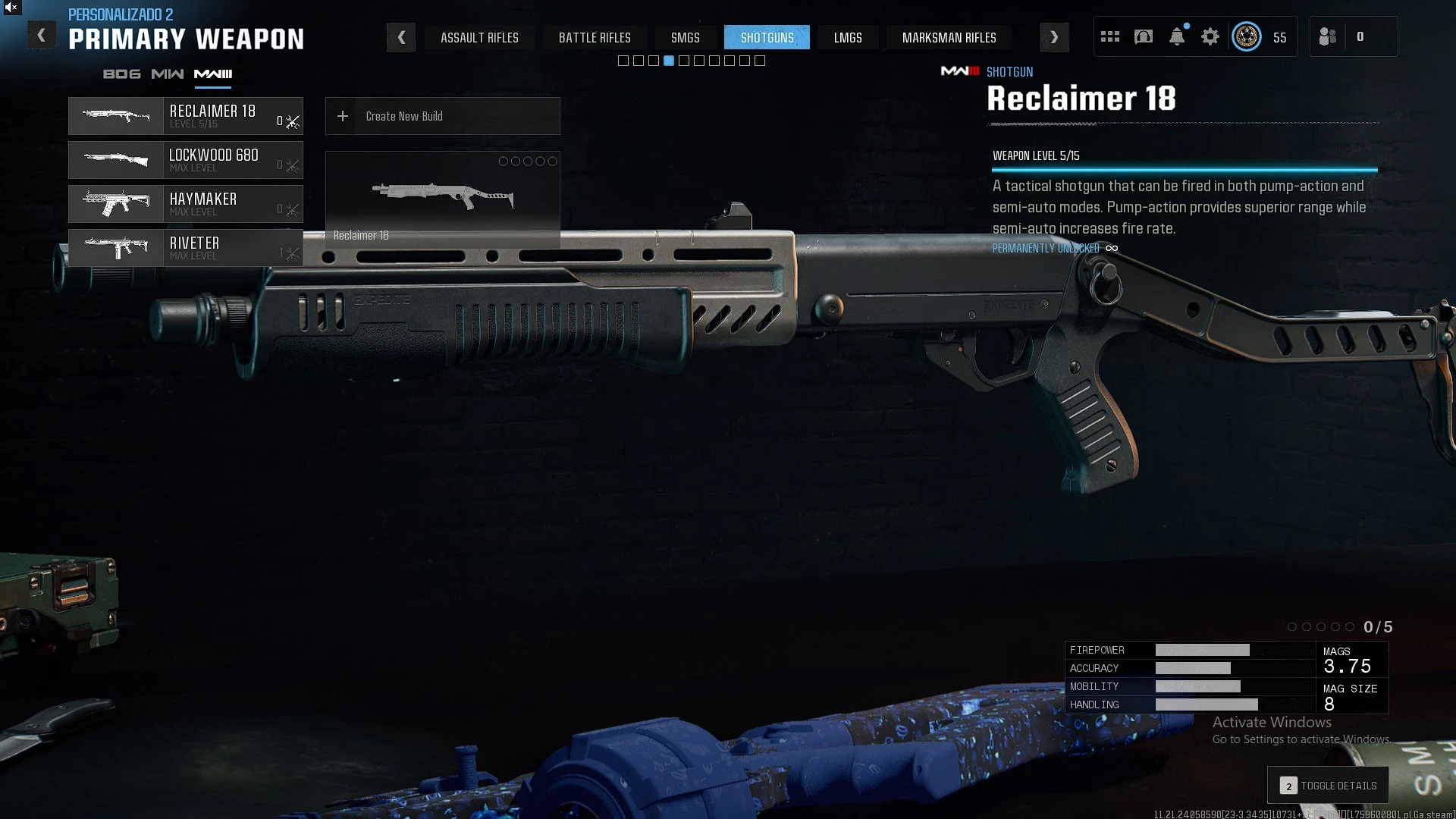Screen dimensions: 1456x819
Task: Go back using the arrow beside Primary Weapon
Action: point(42,36)
